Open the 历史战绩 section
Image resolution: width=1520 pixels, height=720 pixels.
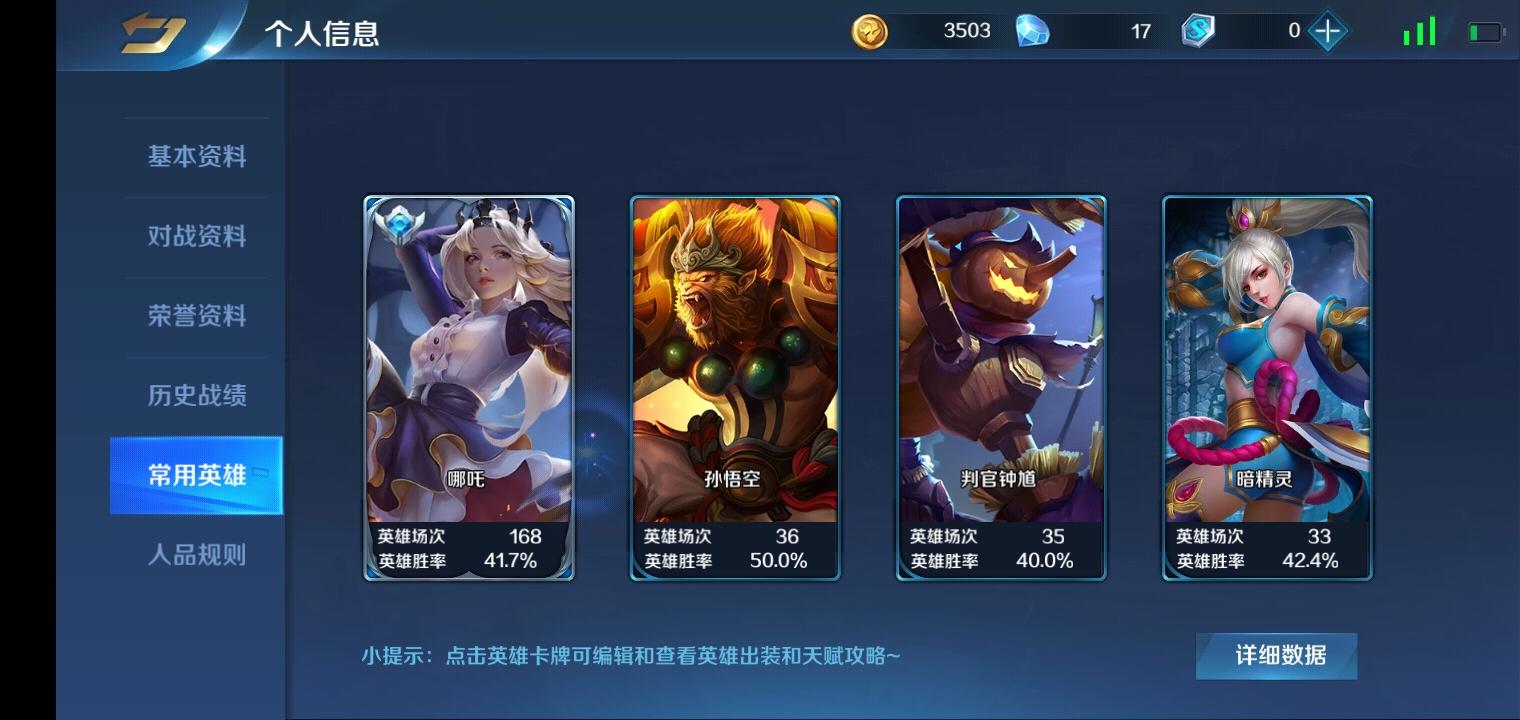(x=197, y=396)
